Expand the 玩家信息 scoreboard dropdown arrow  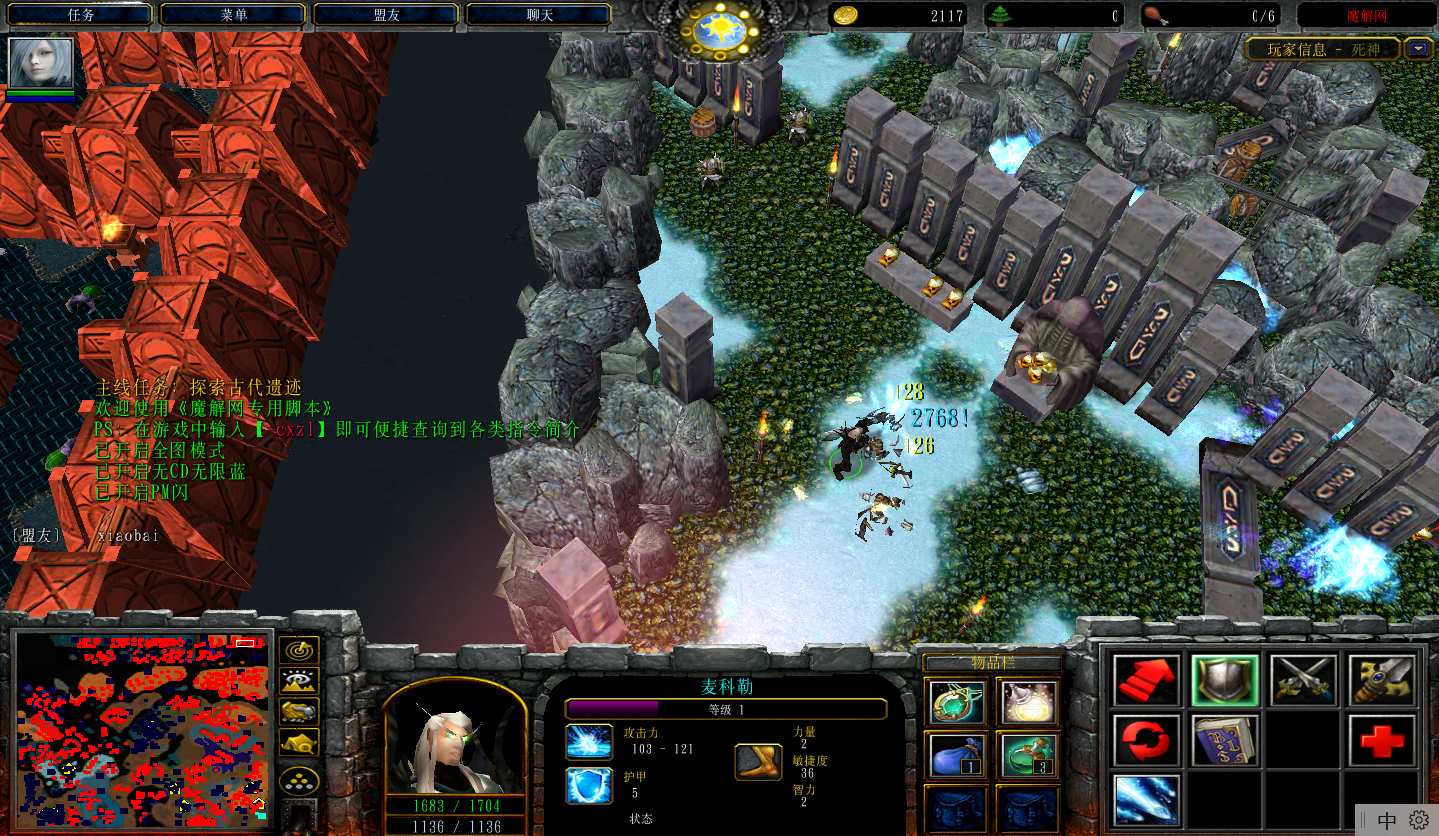click(1418, 48)
